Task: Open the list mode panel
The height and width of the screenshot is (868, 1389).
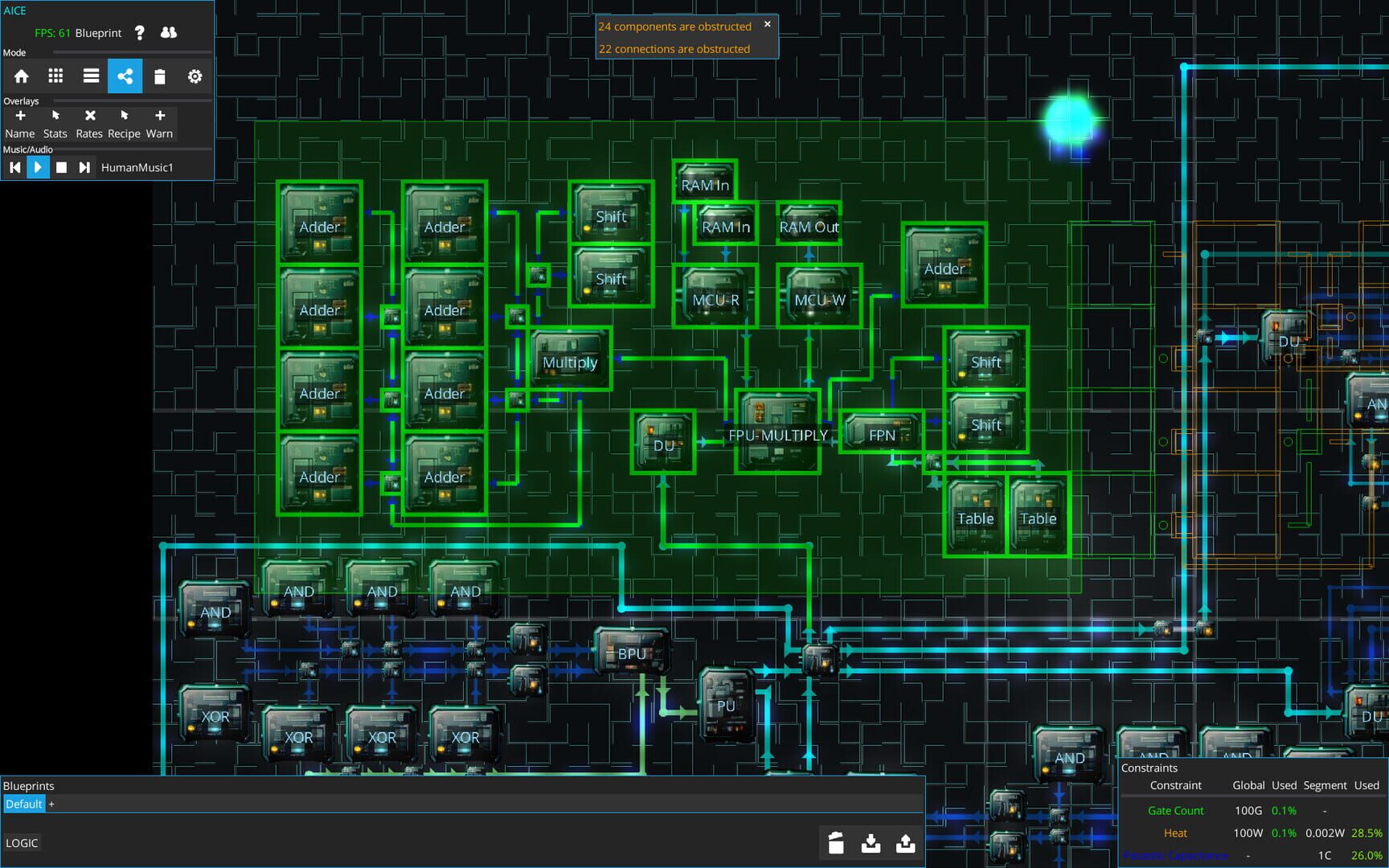Action: [x=90, y=76]
